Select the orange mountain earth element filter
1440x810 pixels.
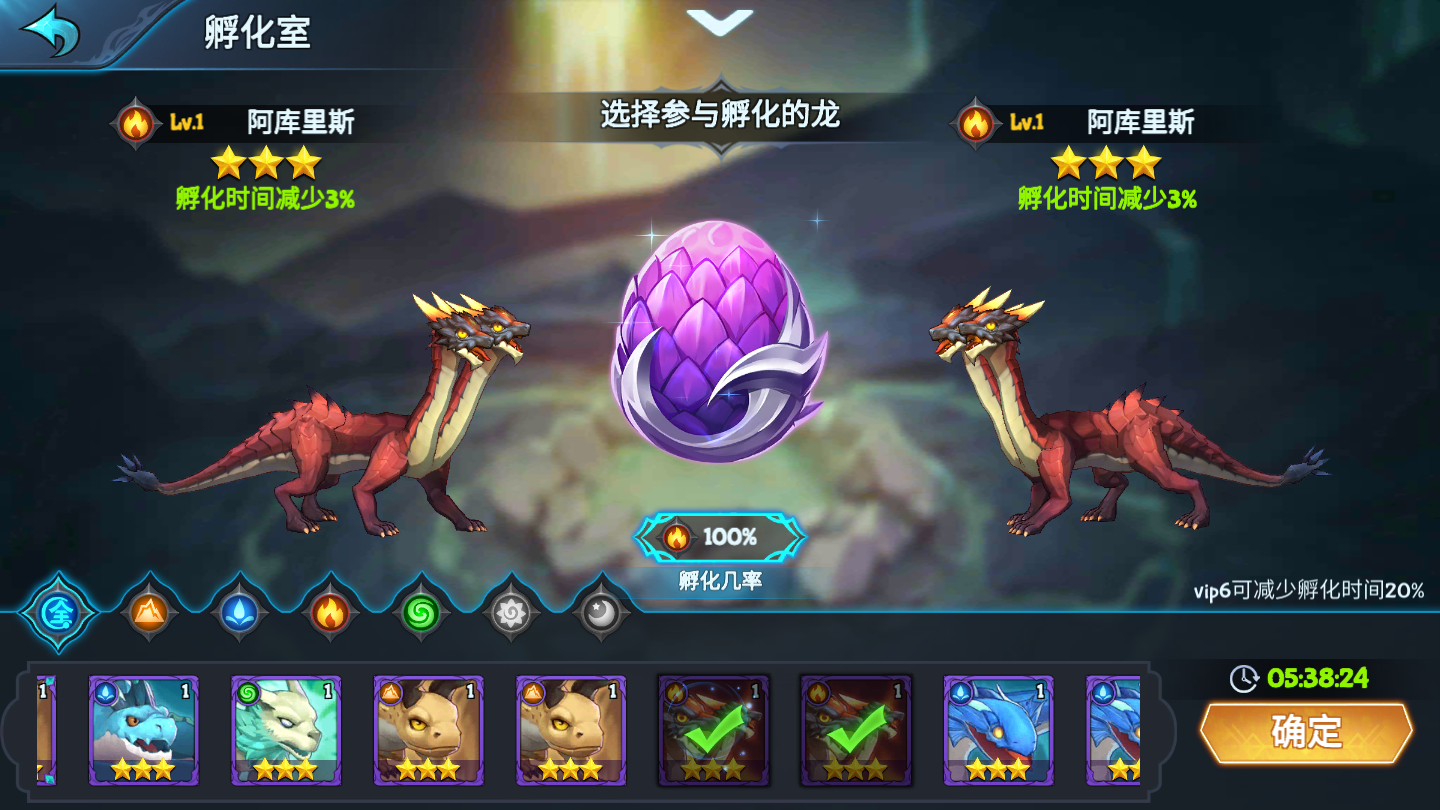pos(146,612)
